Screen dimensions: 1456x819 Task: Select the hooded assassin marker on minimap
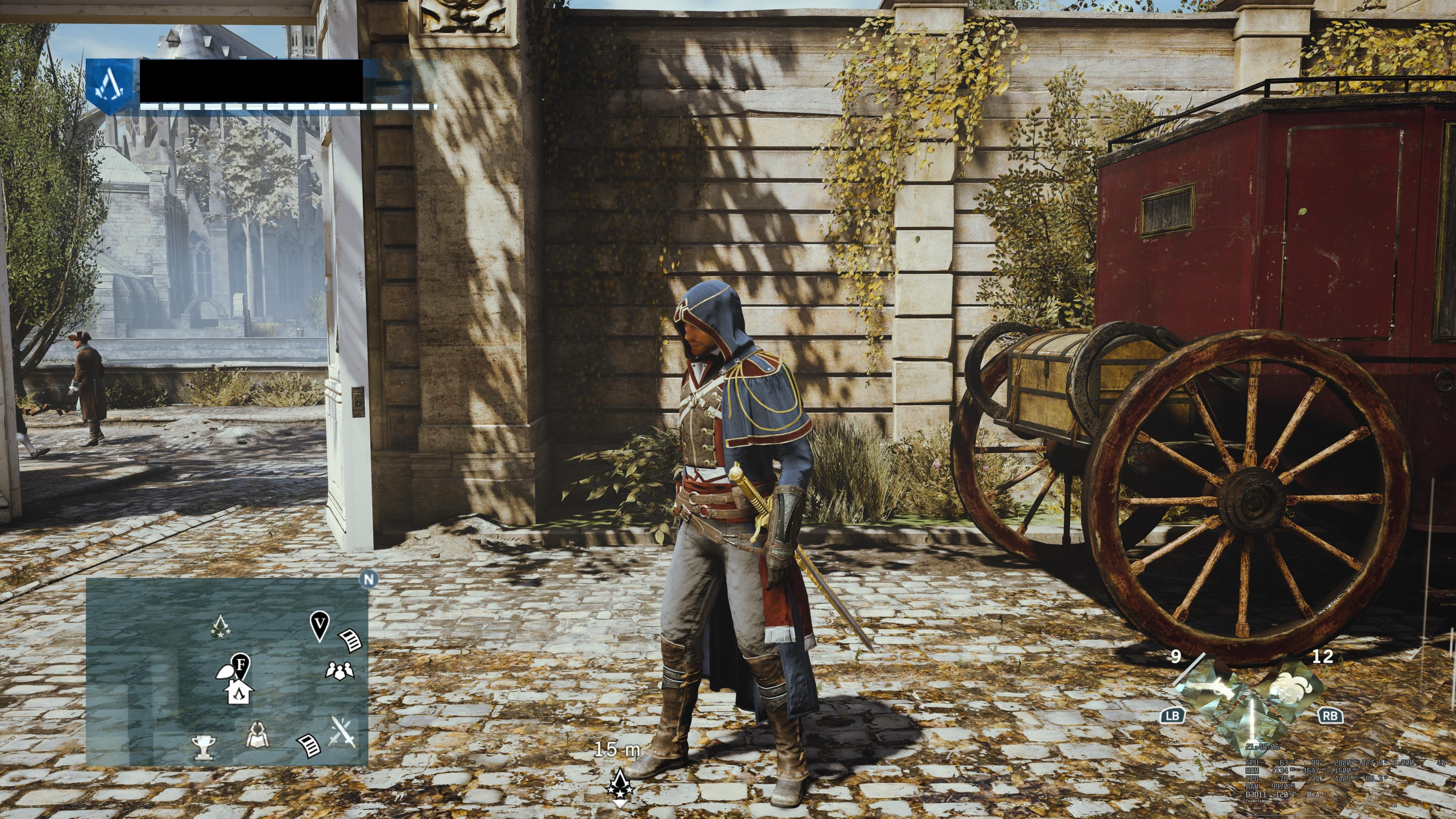coord(258,735)
